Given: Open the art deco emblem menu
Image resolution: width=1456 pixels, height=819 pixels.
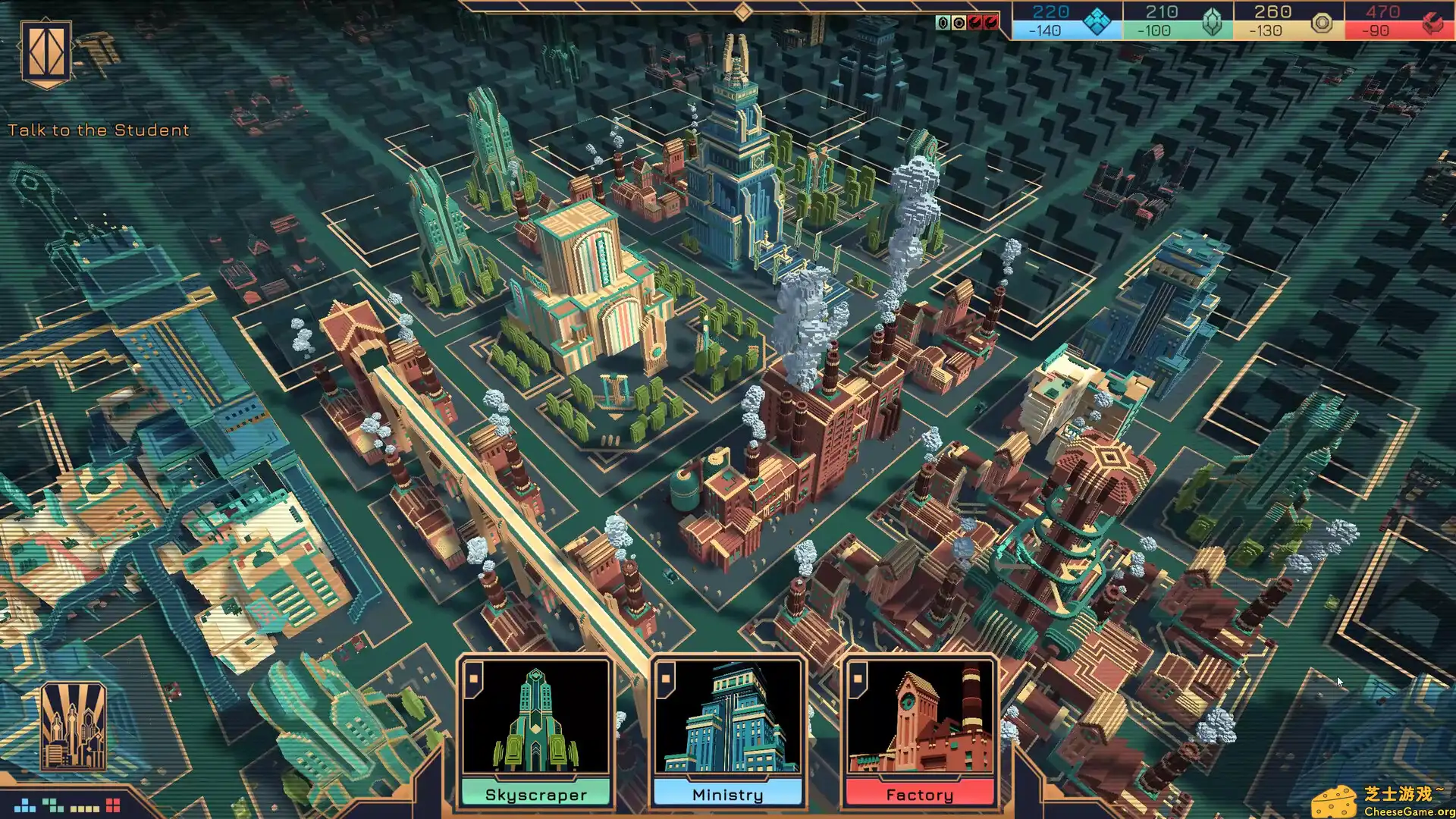Looking at the screenshot, I should [x=46, y=52].
